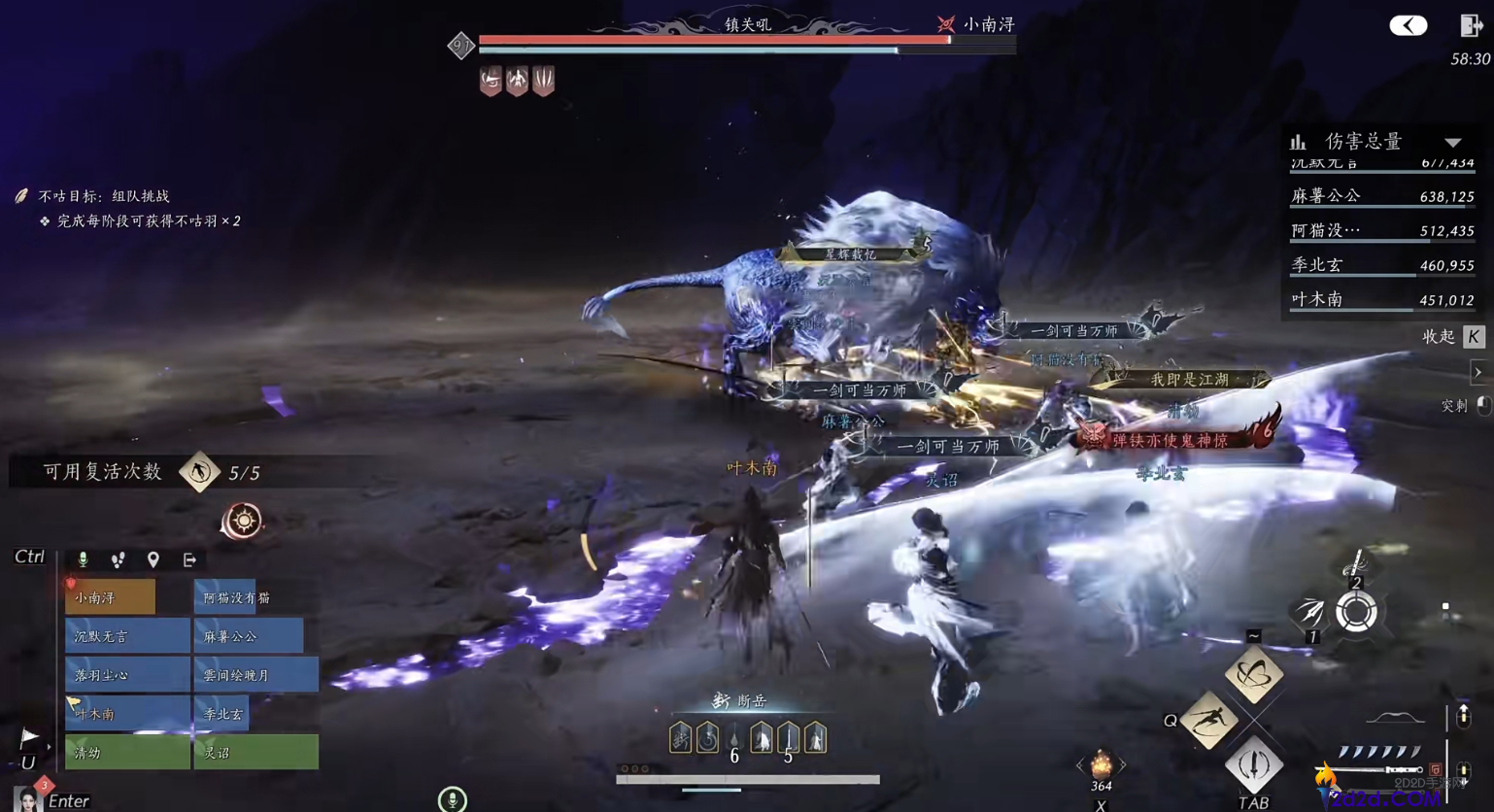Click the circular target wheel icon
This screenshot has height=812, width=1494.
[1356, 613]
